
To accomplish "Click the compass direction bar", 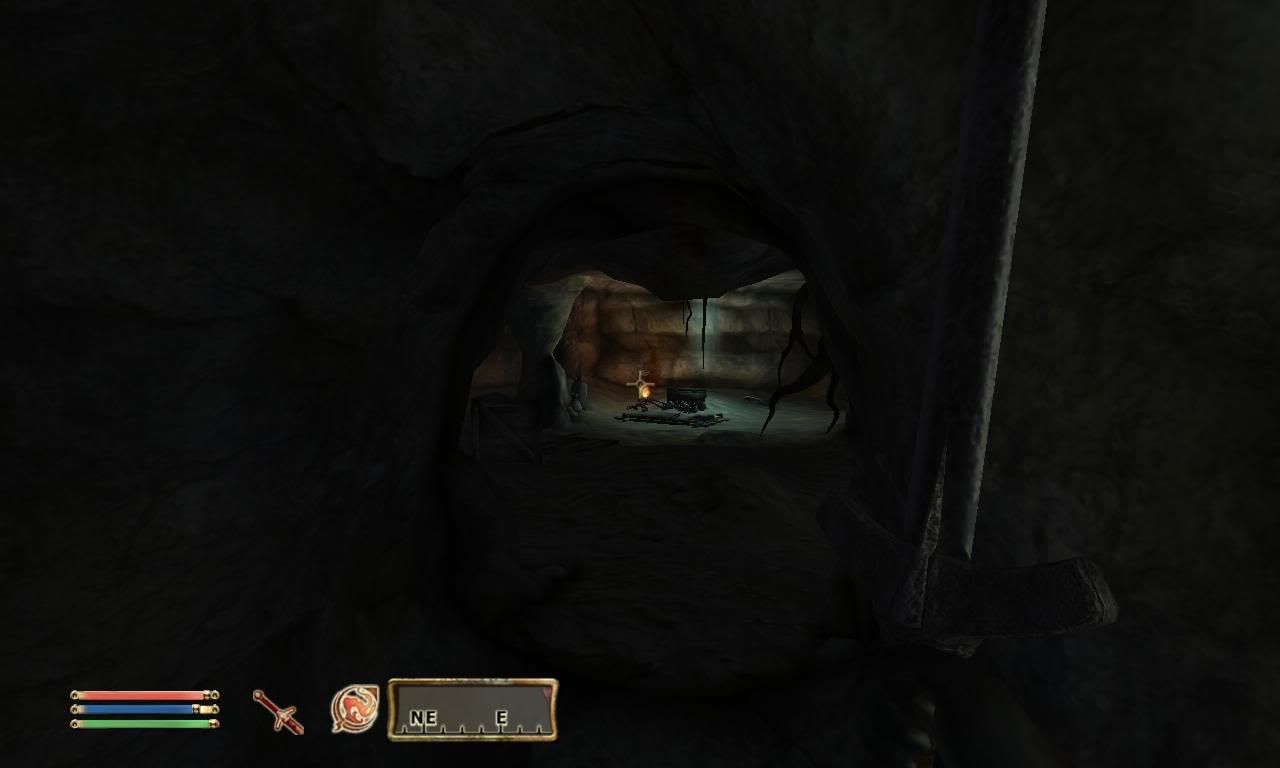I will pos(472,710).
